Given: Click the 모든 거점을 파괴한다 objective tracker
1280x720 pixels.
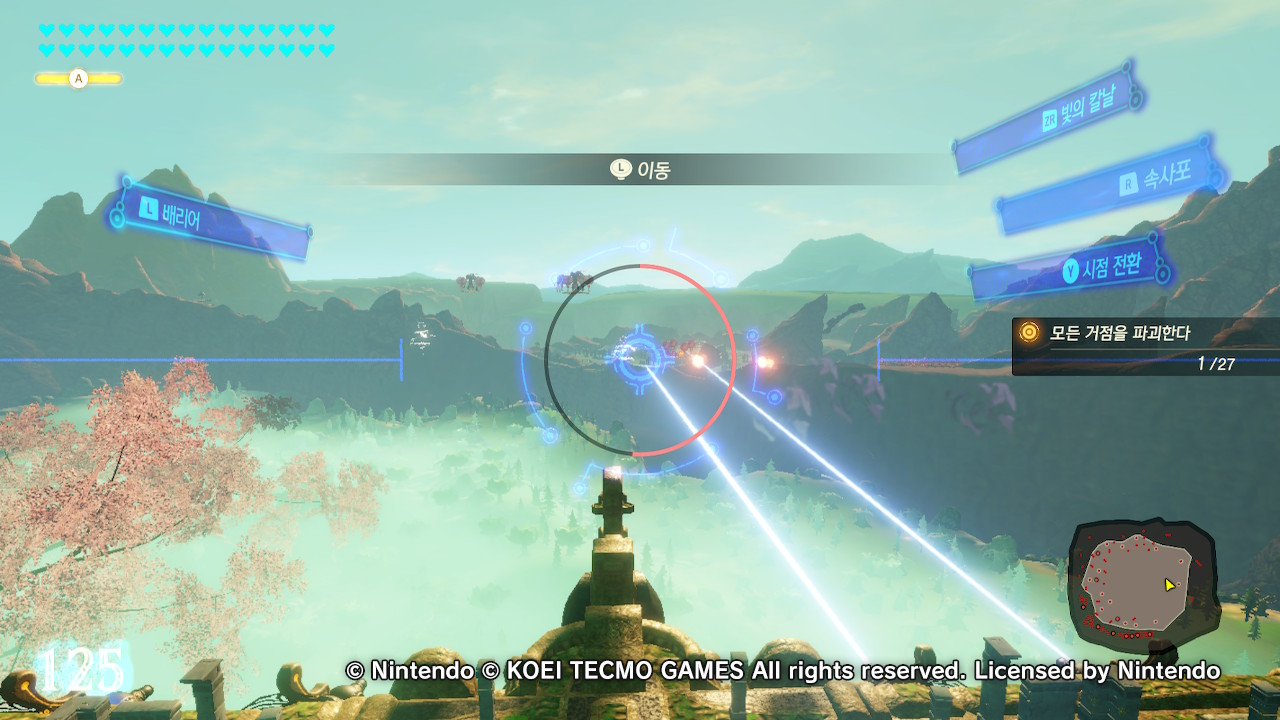Looking at the screenshot, I should [1144, 346].
